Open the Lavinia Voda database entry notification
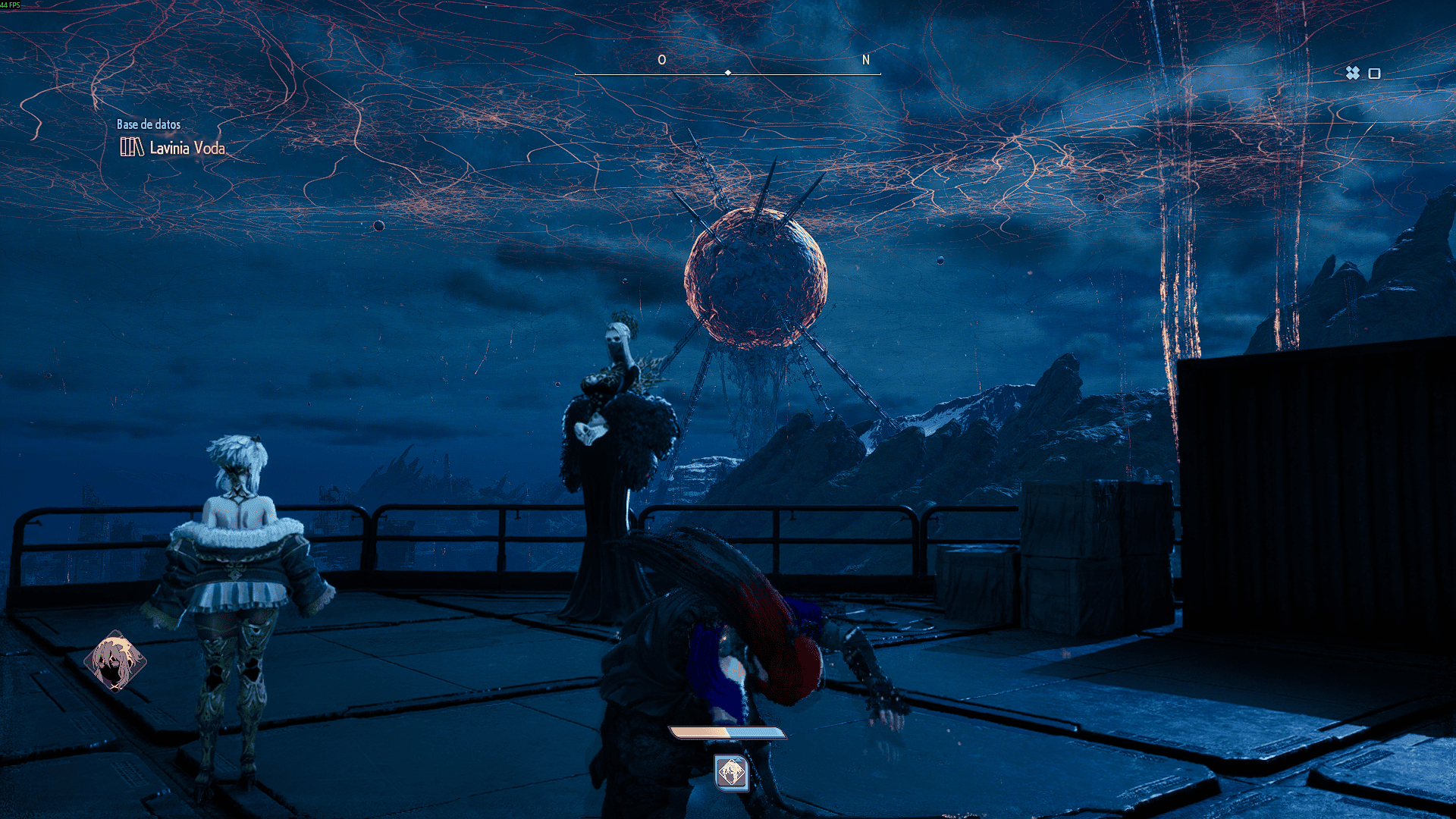This screenshot has height=819, width=1456. click(174, 147)
